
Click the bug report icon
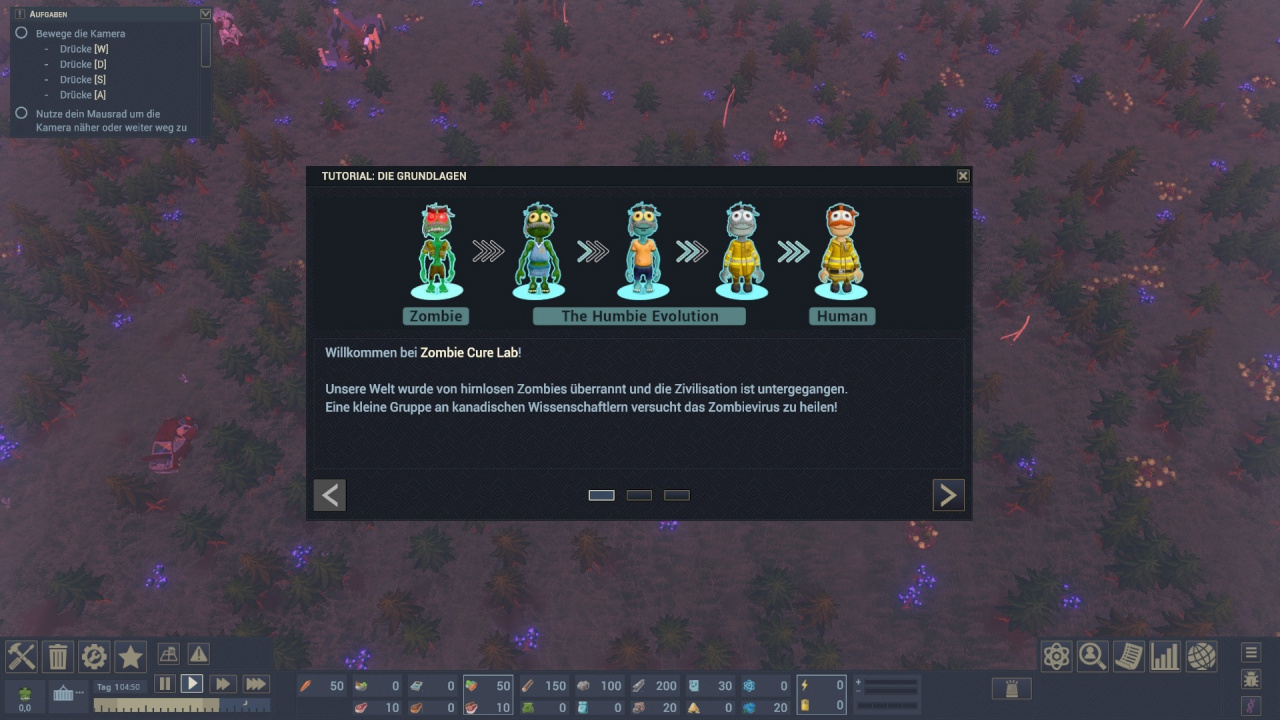tap(1251, 680)
